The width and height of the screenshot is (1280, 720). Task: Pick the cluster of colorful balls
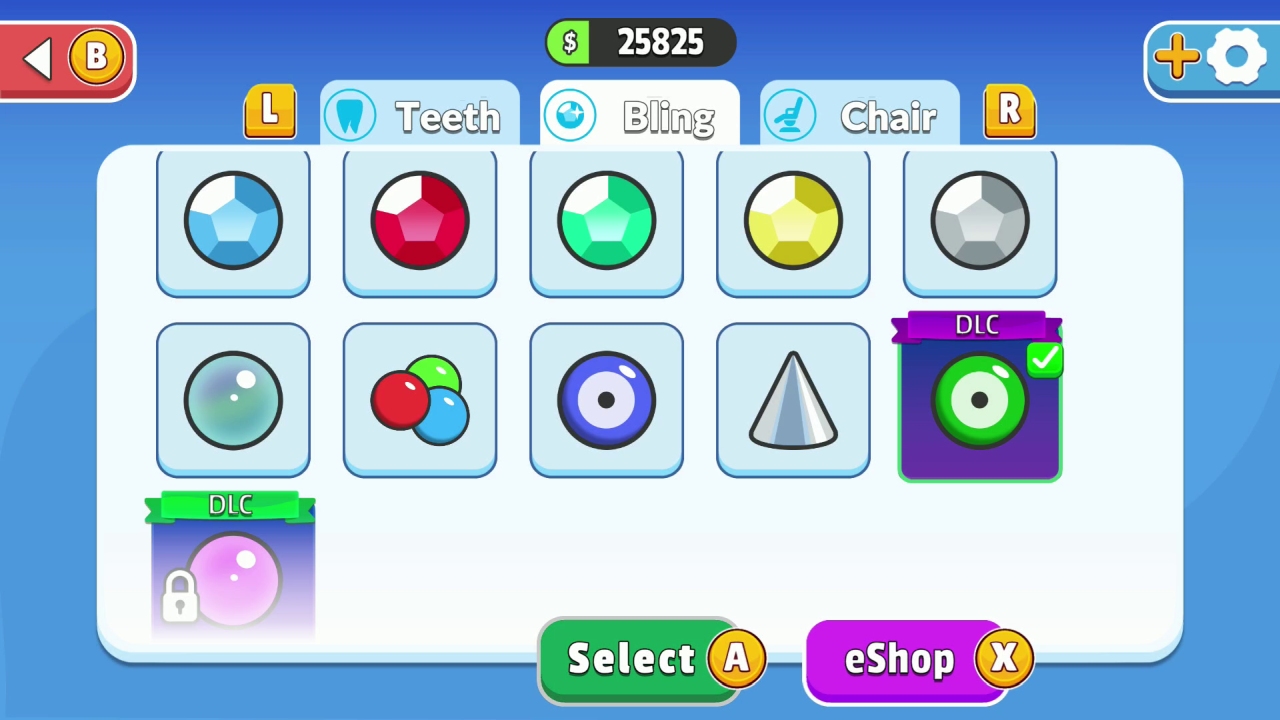[419, 398]
